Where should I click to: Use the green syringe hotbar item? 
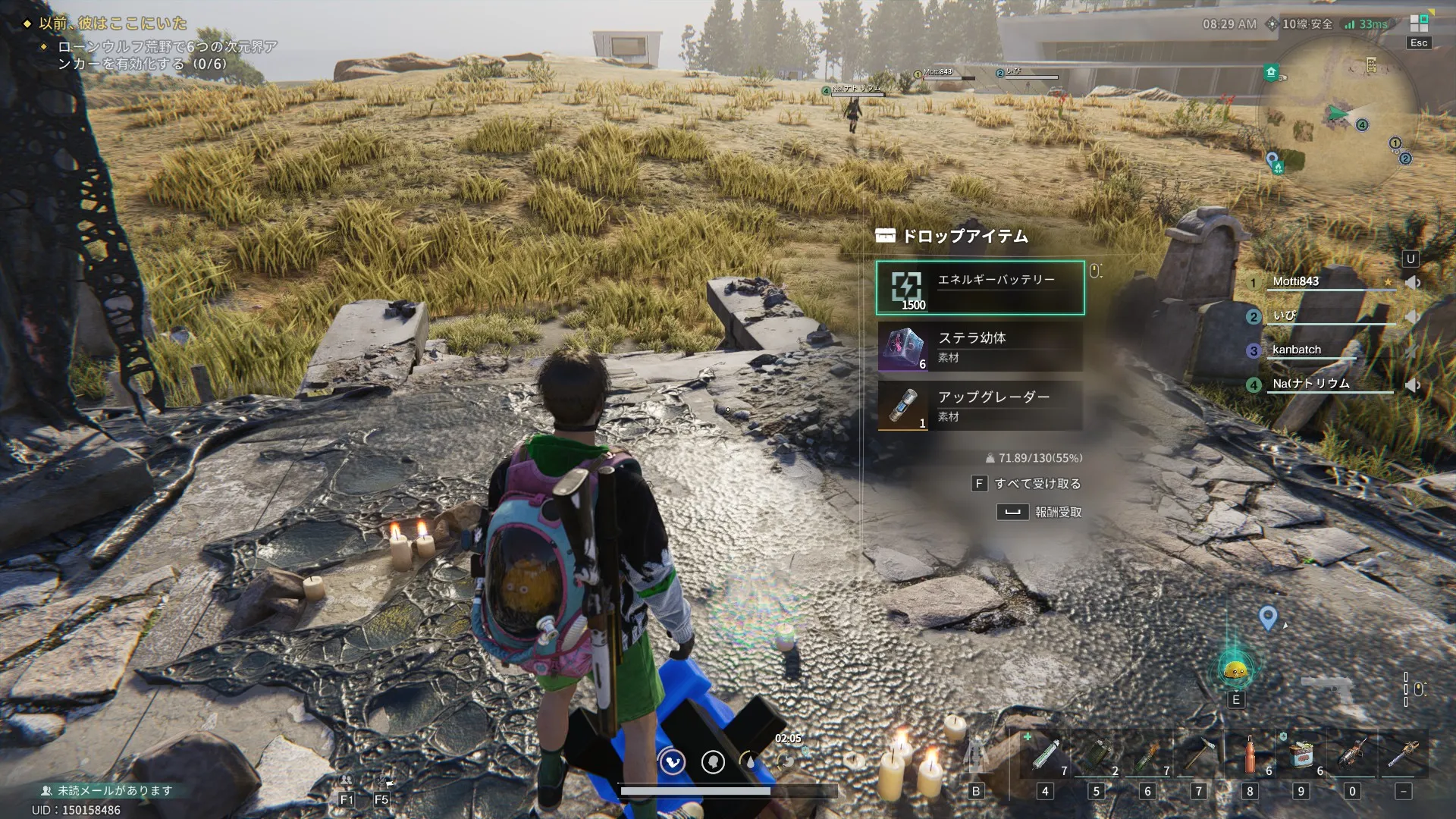1045,754
